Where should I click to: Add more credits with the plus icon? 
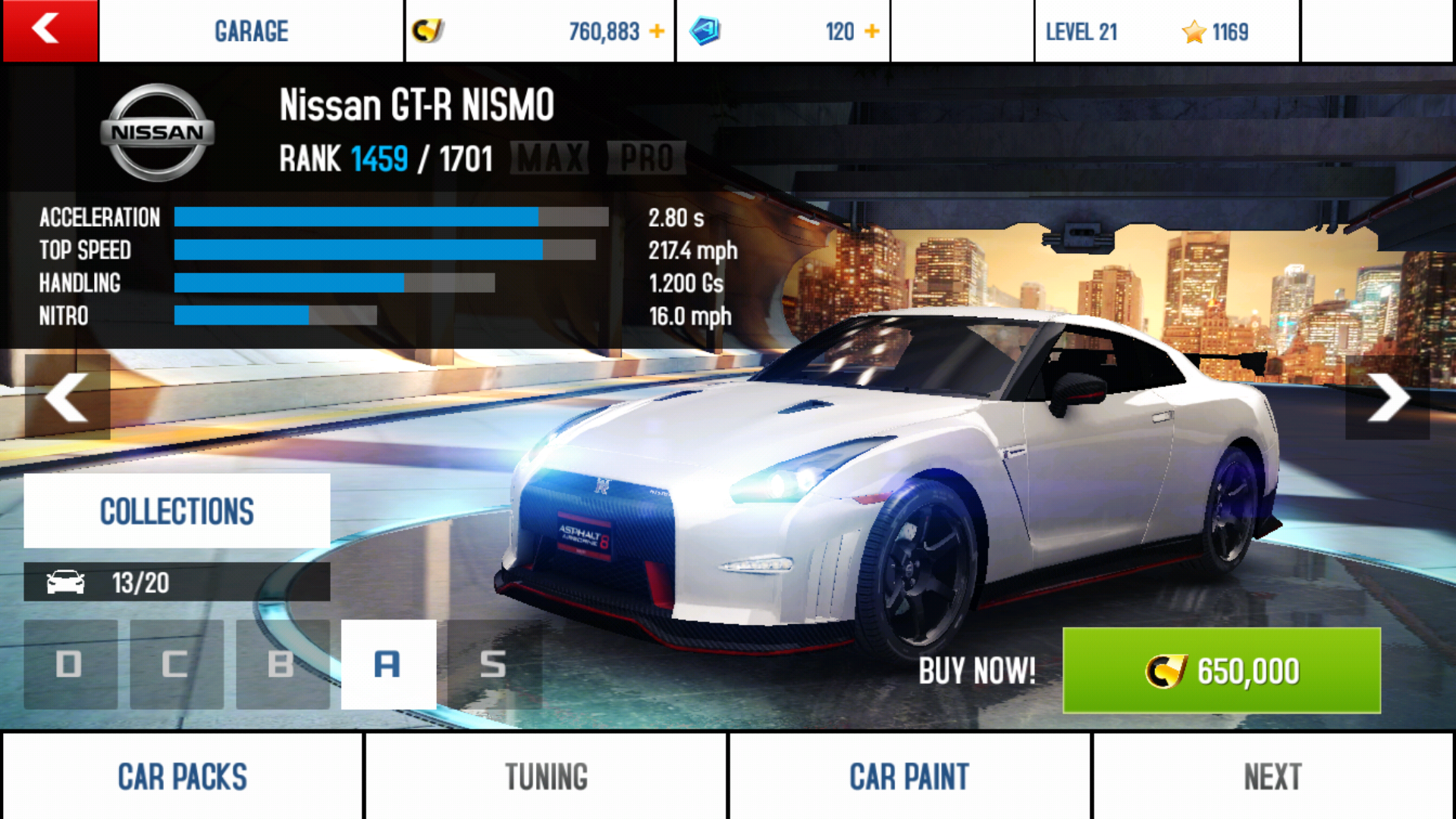pos(657,32)
